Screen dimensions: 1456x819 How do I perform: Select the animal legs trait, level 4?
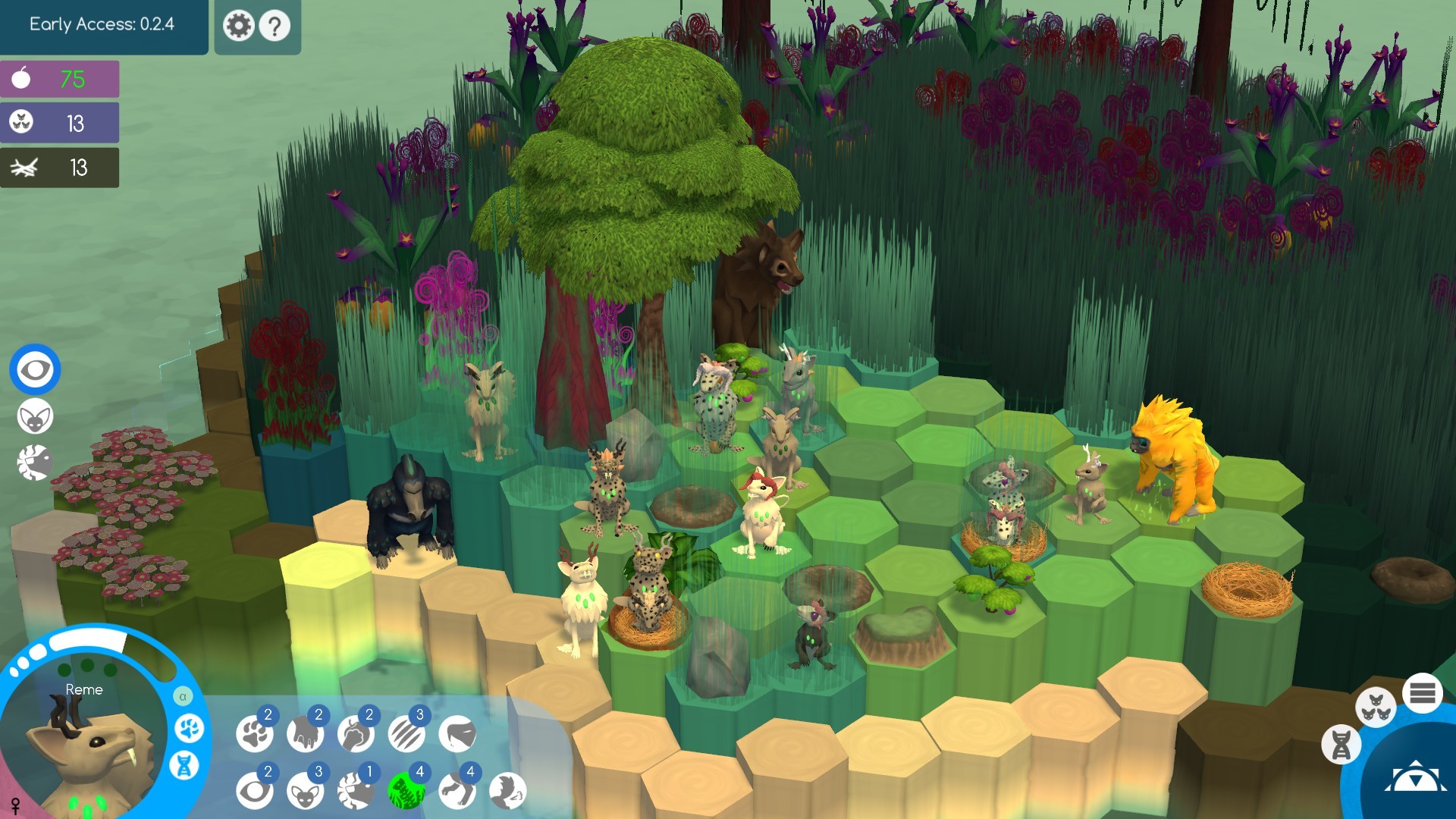pos(457,791)
